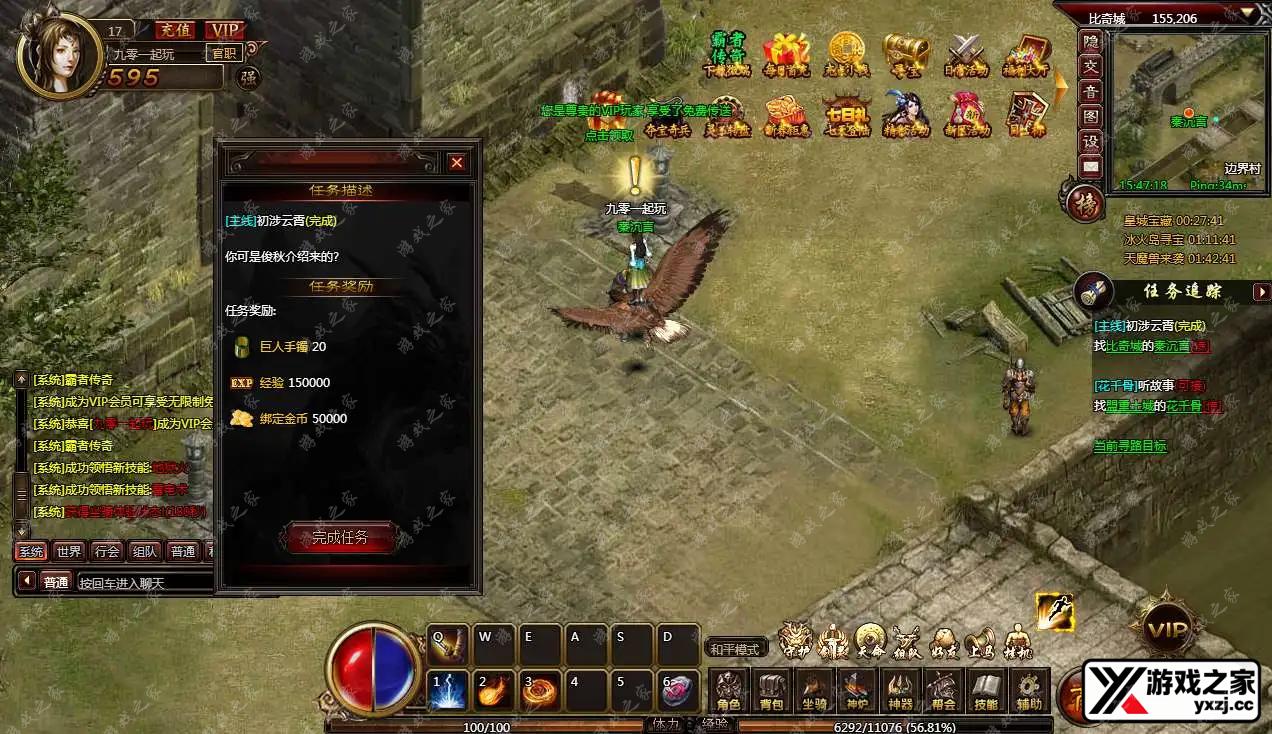Open the 每日首充 daily gift box icon

tap(786, 53)
